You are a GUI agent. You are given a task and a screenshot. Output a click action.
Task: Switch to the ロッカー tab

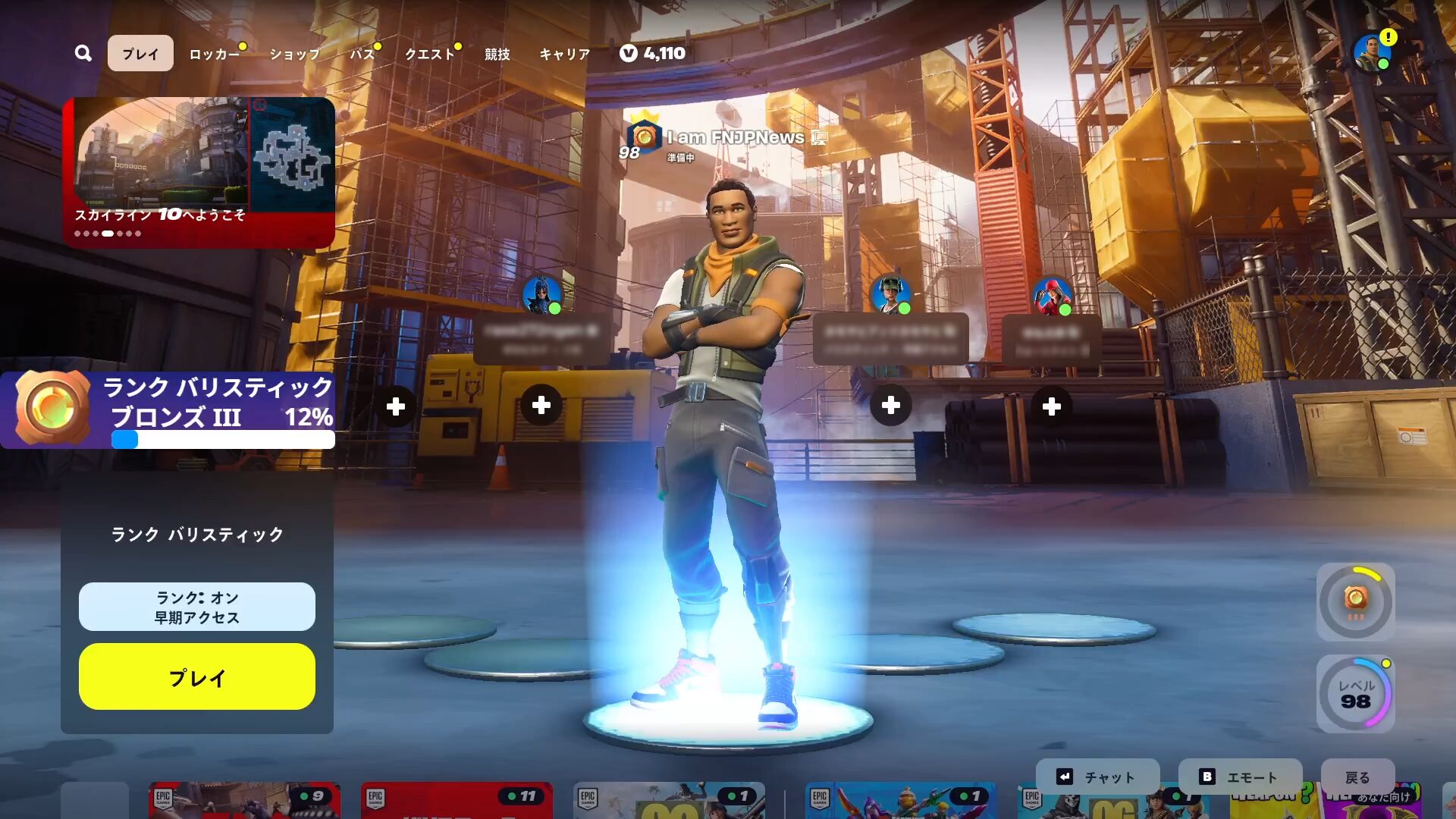[x=214, y=54]
